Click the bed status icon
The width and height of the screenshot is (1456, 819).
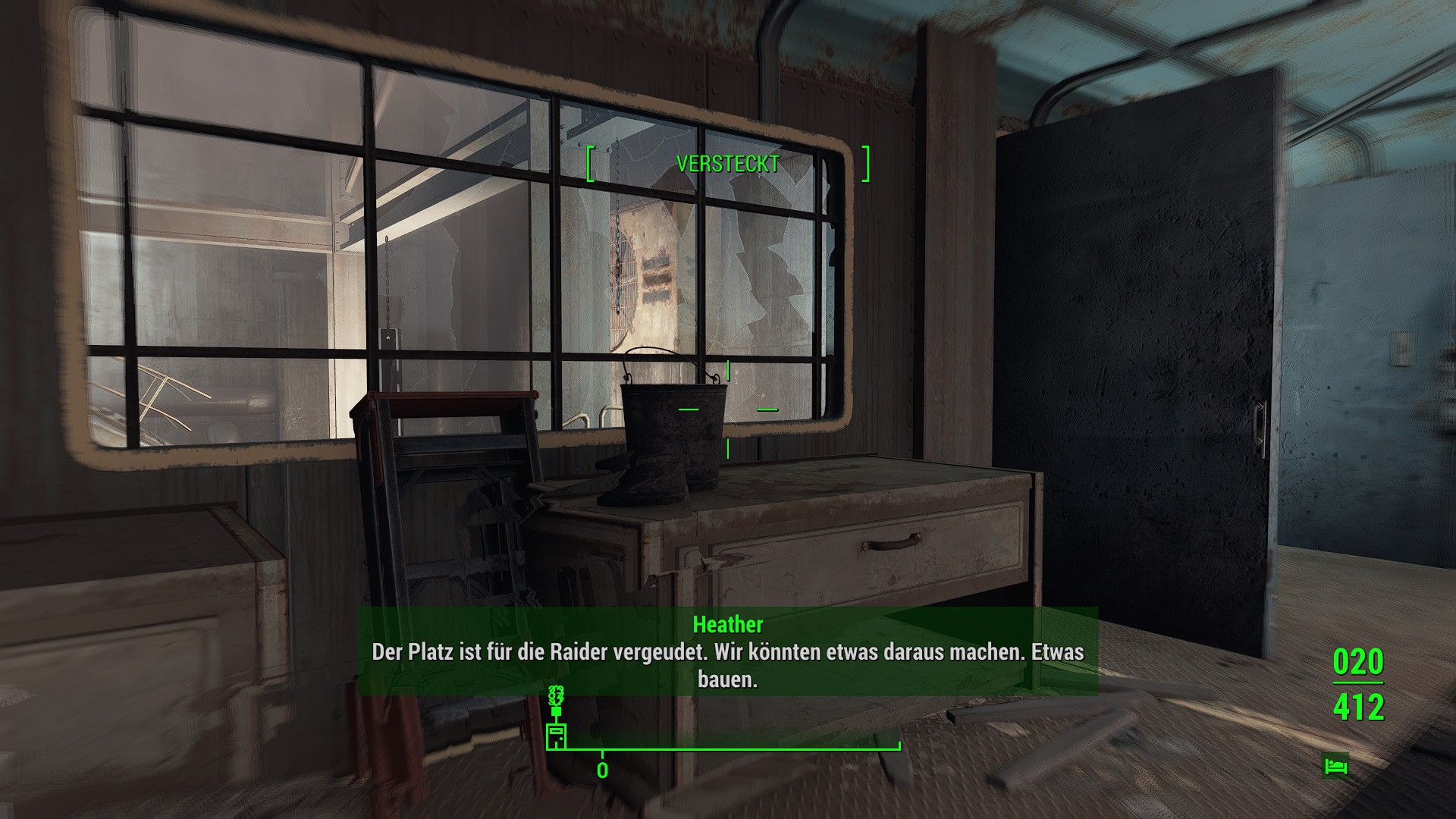(1335, 765)
